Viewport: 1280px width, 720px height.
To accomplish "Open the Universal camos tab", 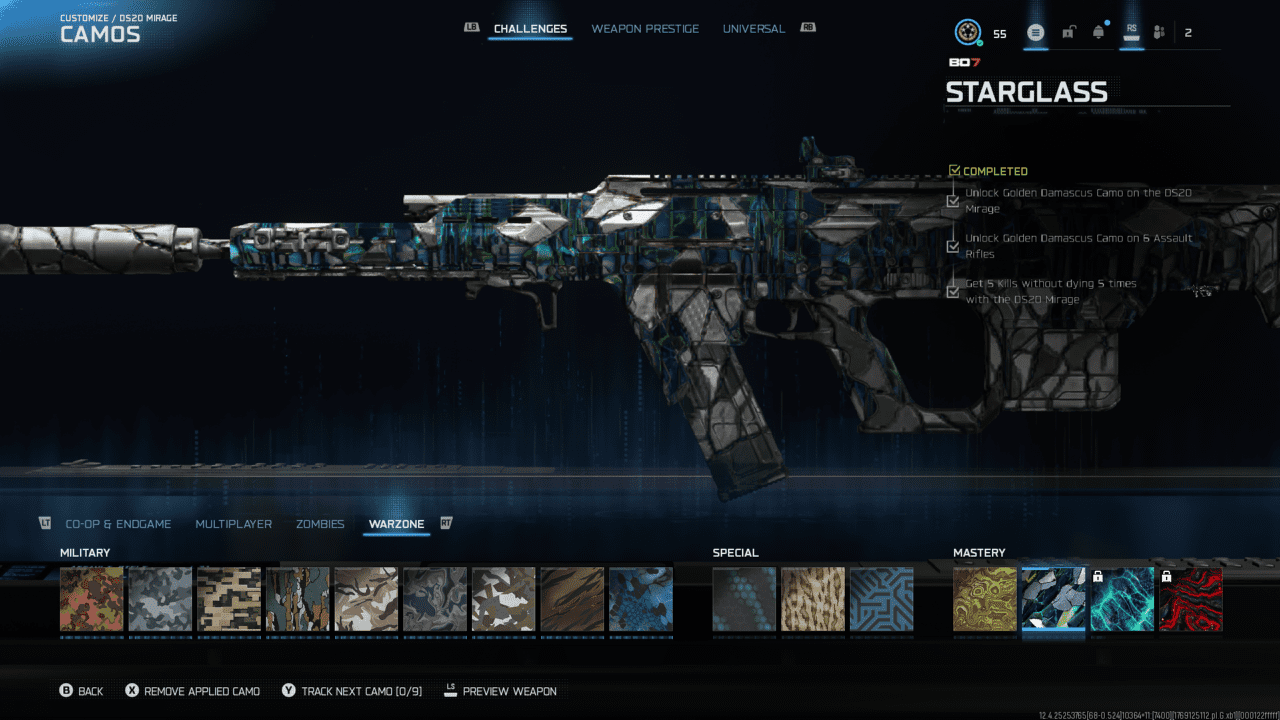I will pyautogui.click(x=754, y=29).
